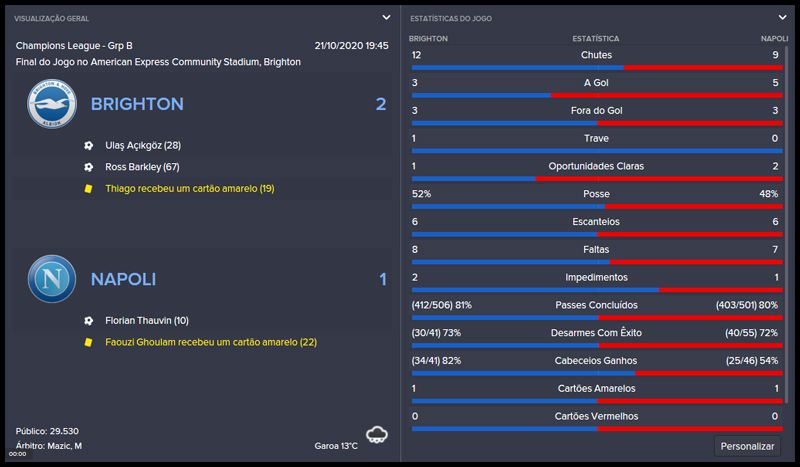Open the Estatísticas do Jogo dropdown arrow

coord(783,17)
